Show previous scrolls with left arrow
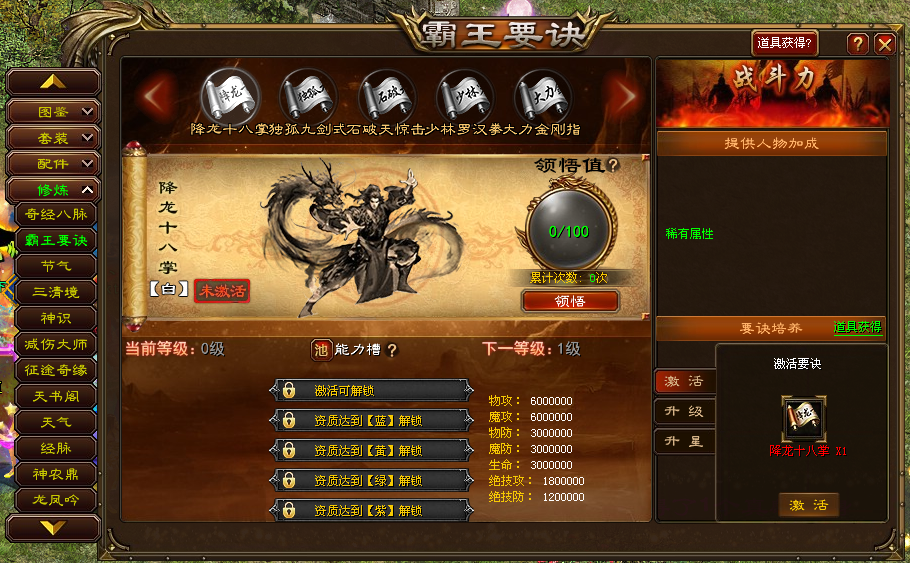The width and height of the screenshot is (910, 563). tap(155, 96)
